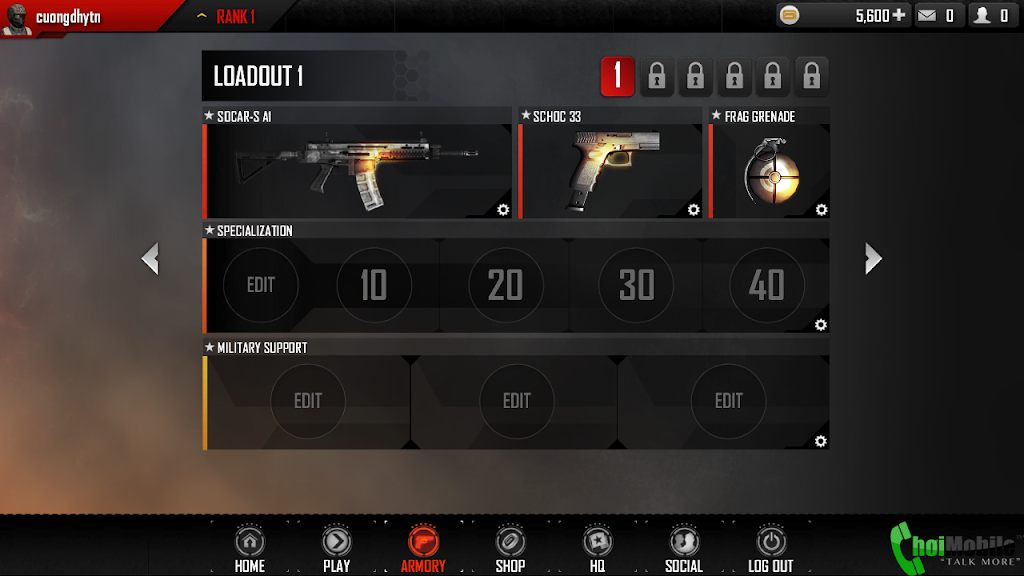This screenshot has width=1024, height=576.
Task: Click the Log Out button
Action: [770, 548]
